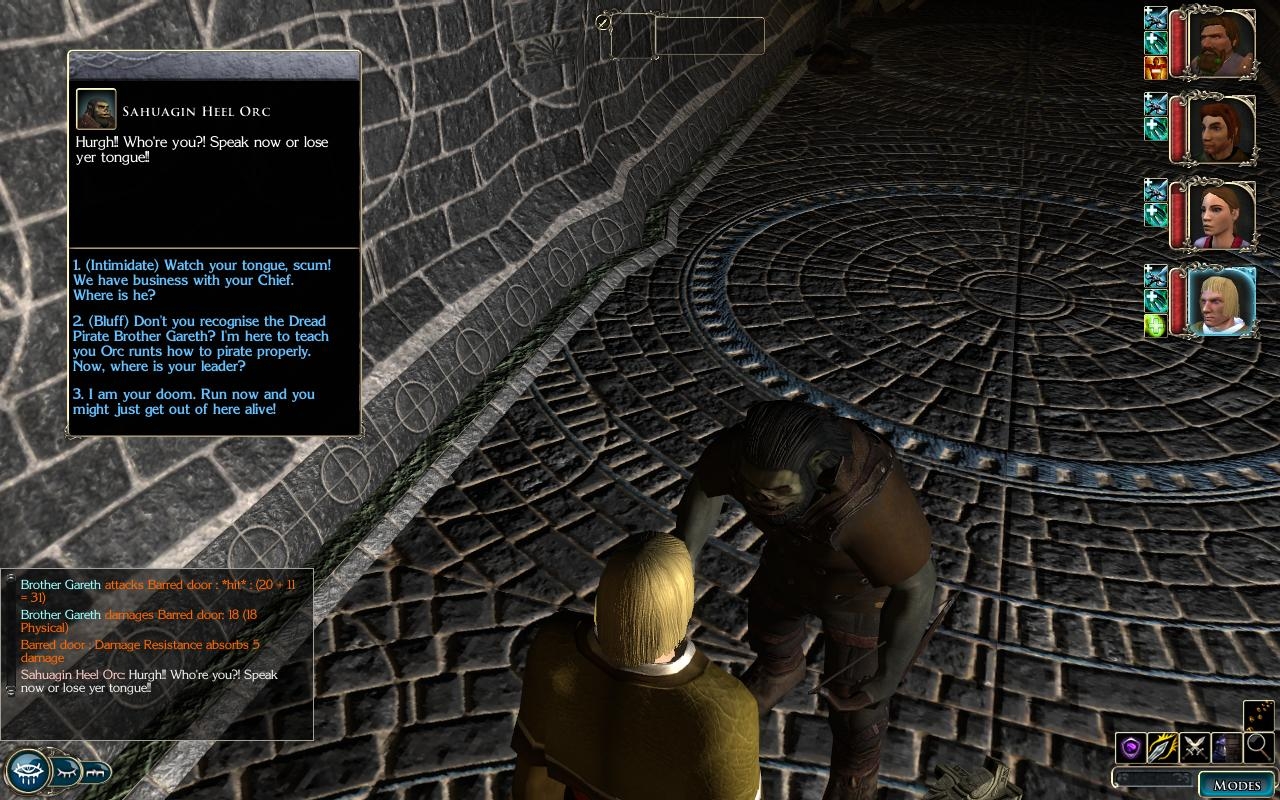Screen dimensions: 1280x800
Task: Click the Sahuagin Heel Orc speaker portrait
Action: (96, 109)
